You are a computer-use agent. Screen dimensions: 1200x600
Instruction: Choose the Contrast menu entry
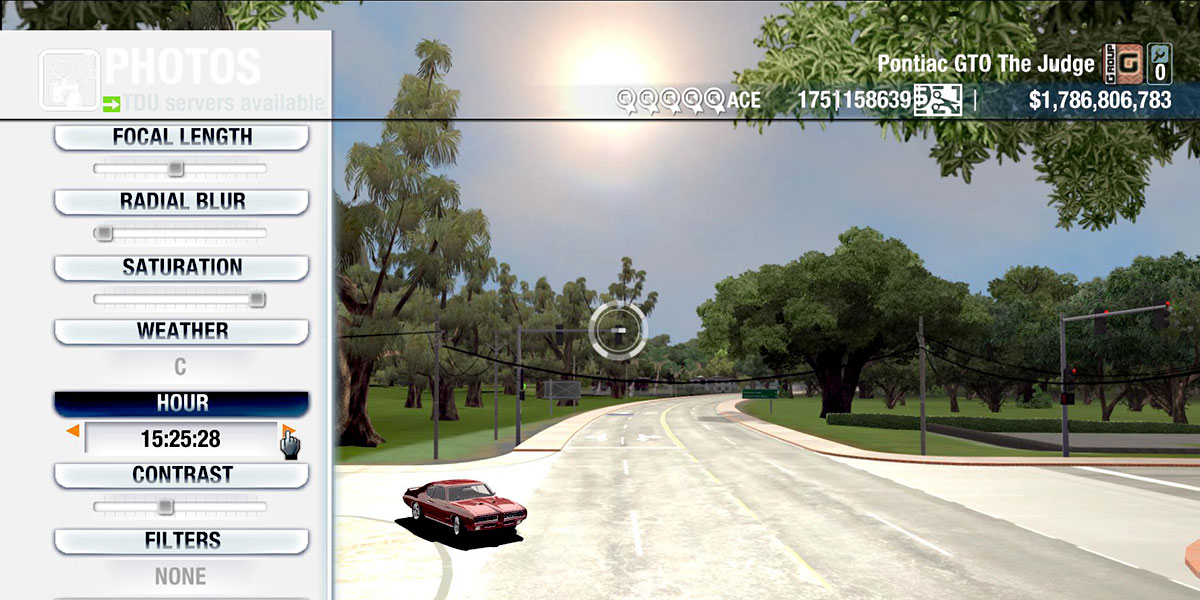tap(181, 475)
